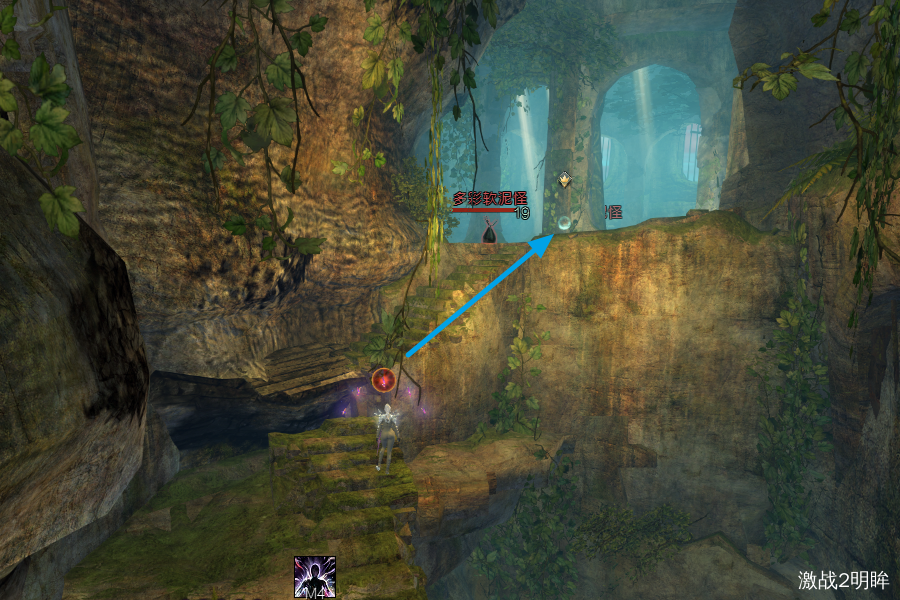The height and width of the screenshot is (600, 900).
Task: Click the crown diamond objective marker
Action: [565, 180]
